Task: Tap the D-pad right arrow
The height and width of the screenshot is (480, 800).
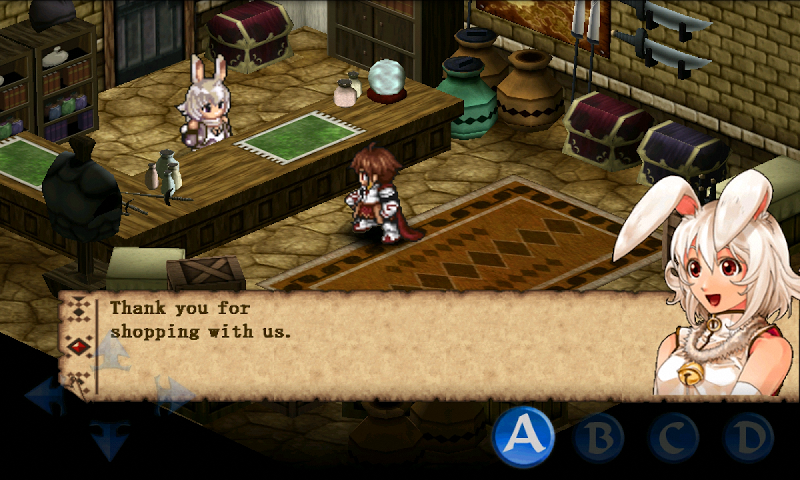Action: click(173, 395)
